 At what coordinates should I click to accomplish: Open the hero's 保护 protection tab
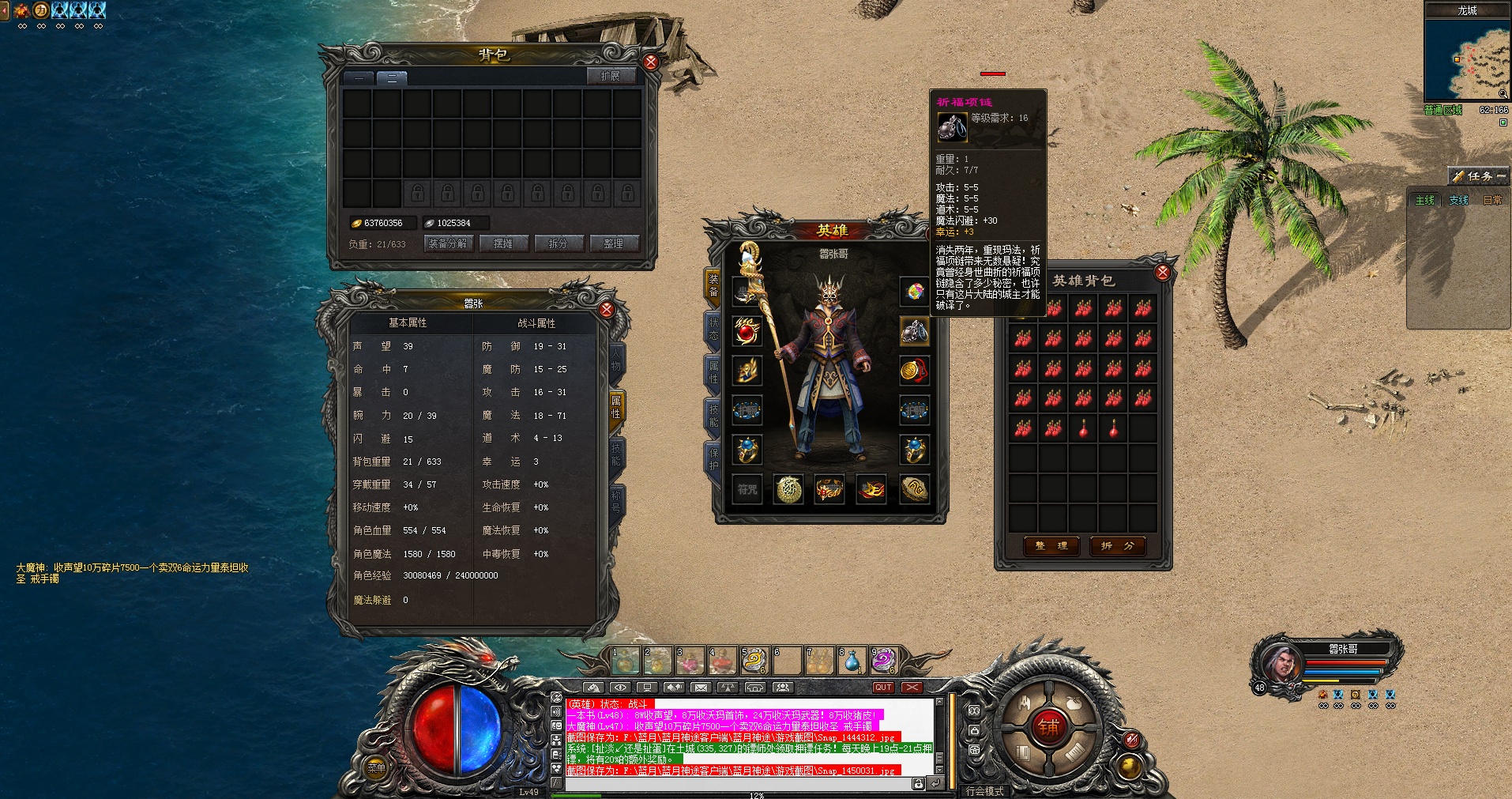[713, 459]
